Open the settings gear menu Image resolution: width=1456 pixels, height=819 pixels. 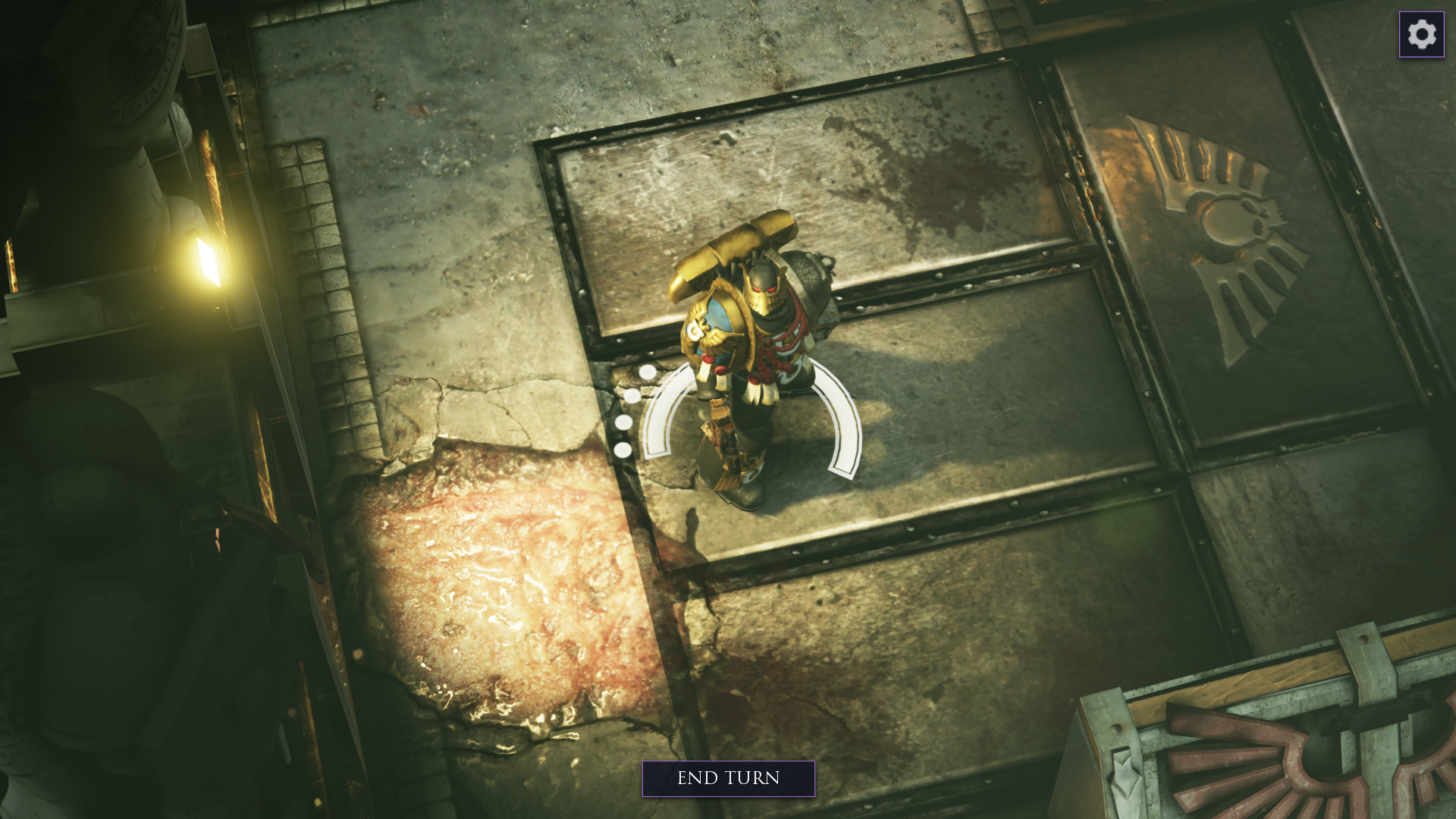point(1421,34)
